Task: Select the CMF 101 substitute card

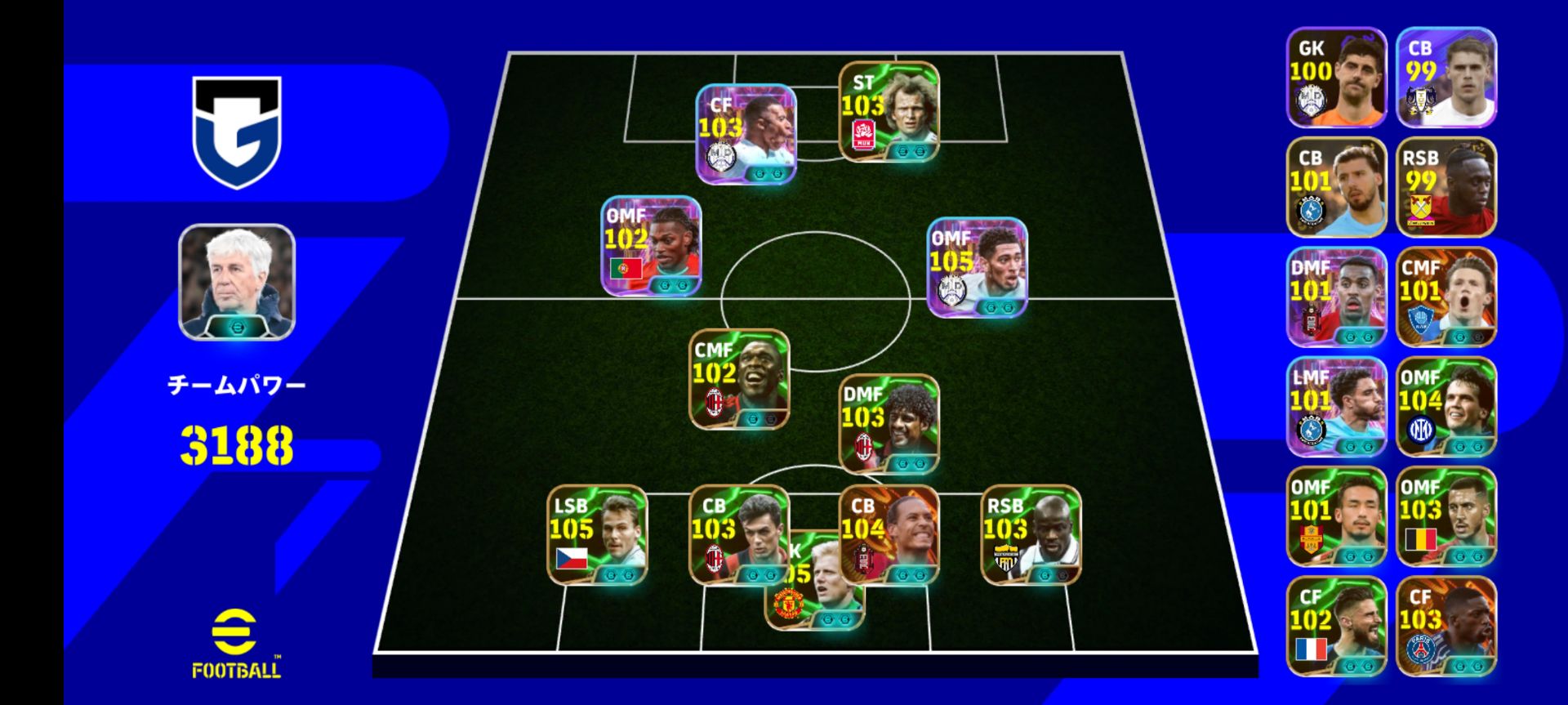Action: click(1445, 297)
